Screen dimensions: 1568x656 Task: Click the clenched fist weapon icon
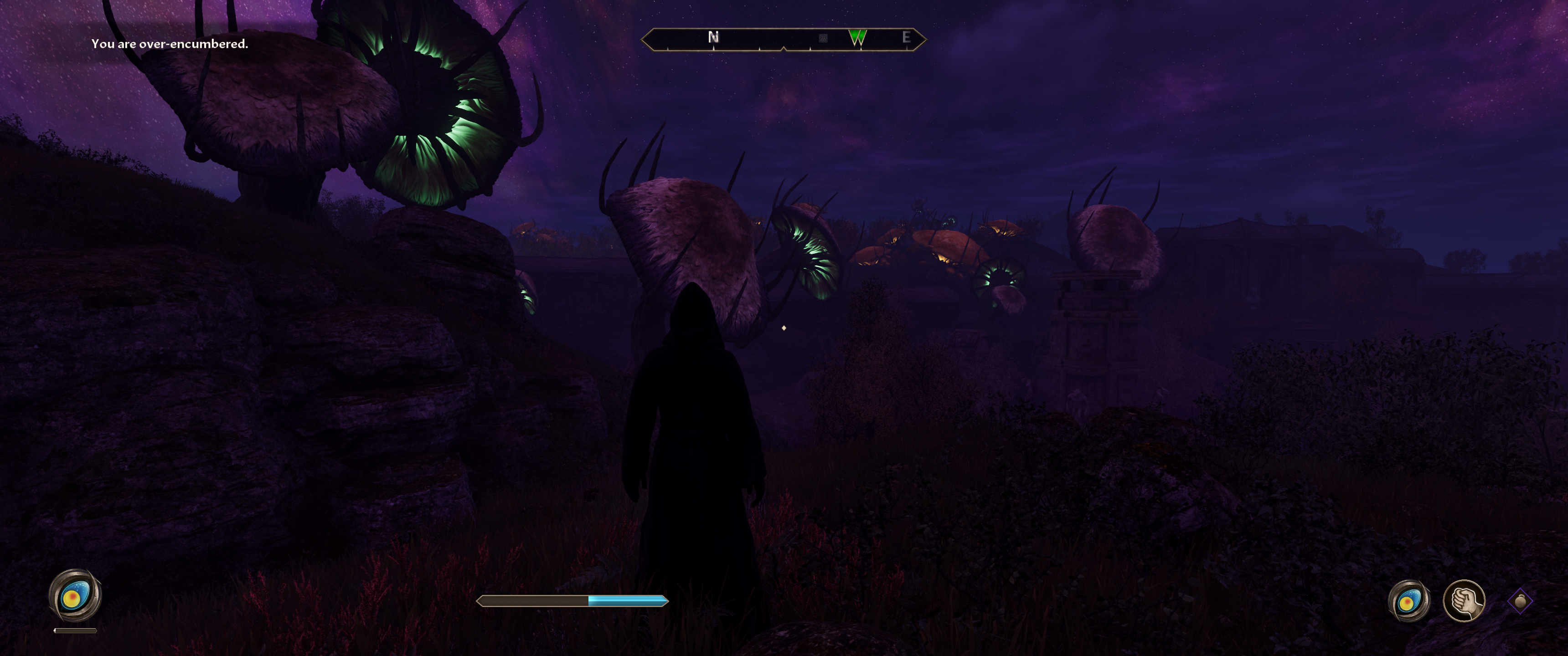coord(1463,600)
